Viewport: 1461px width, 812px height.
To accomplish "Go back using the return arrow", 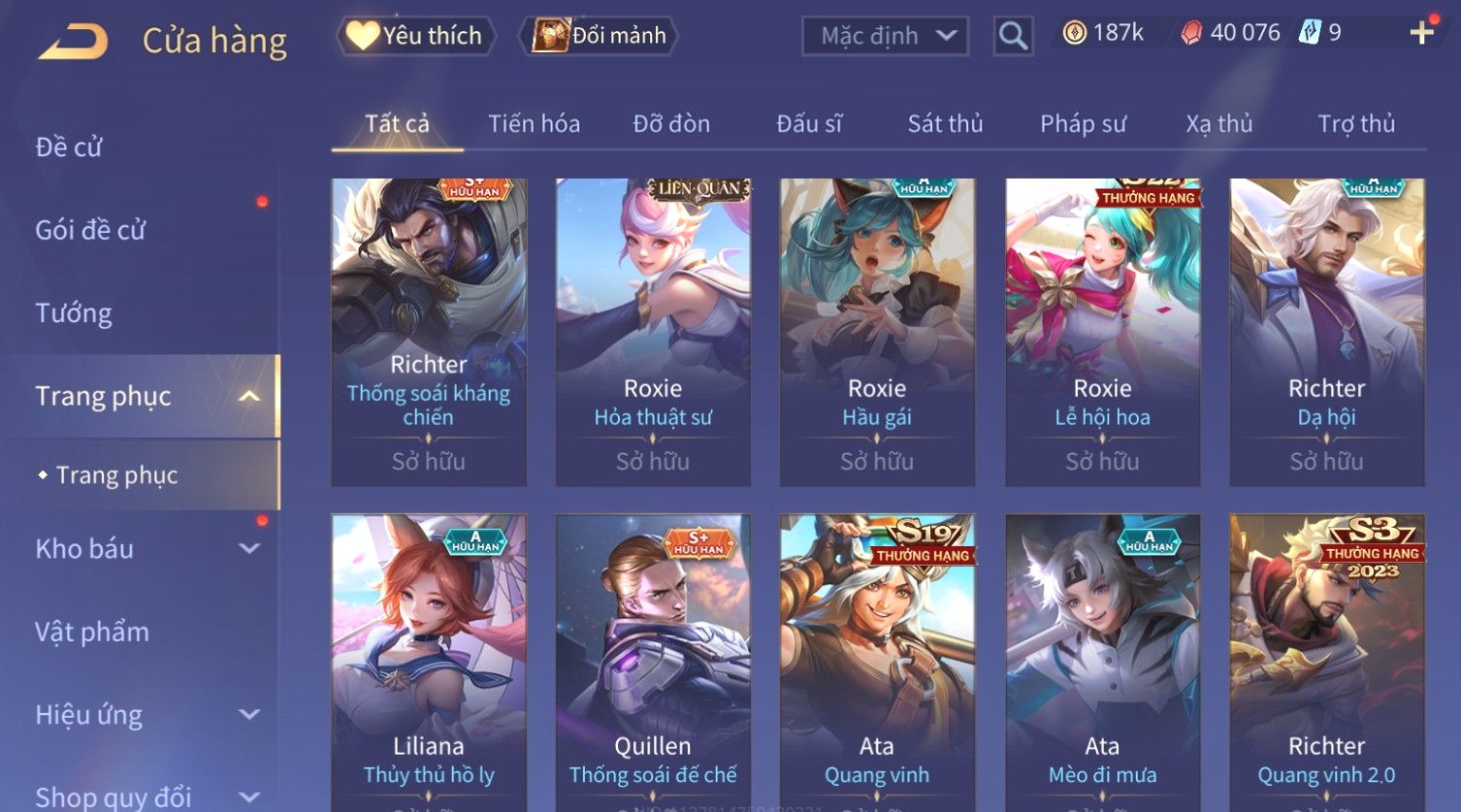I will coord(73,41).
